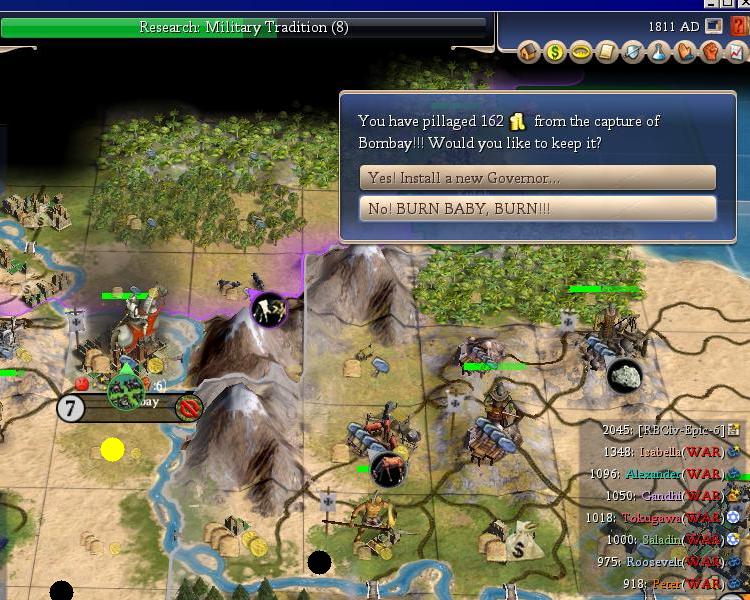Open the Domestic Advisor house icon

pyautogui.click(x=530, y=52)
